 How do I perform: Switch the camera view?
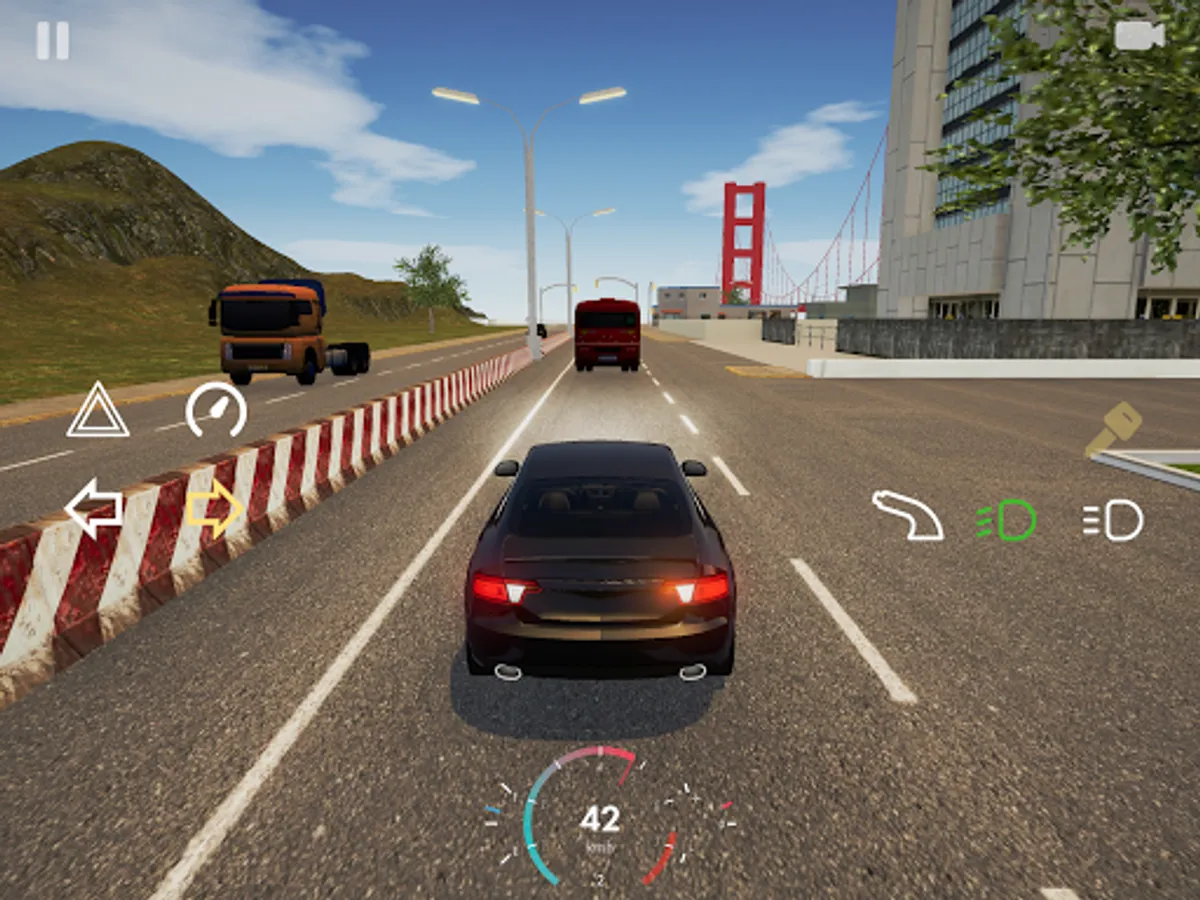(1139, 36)
